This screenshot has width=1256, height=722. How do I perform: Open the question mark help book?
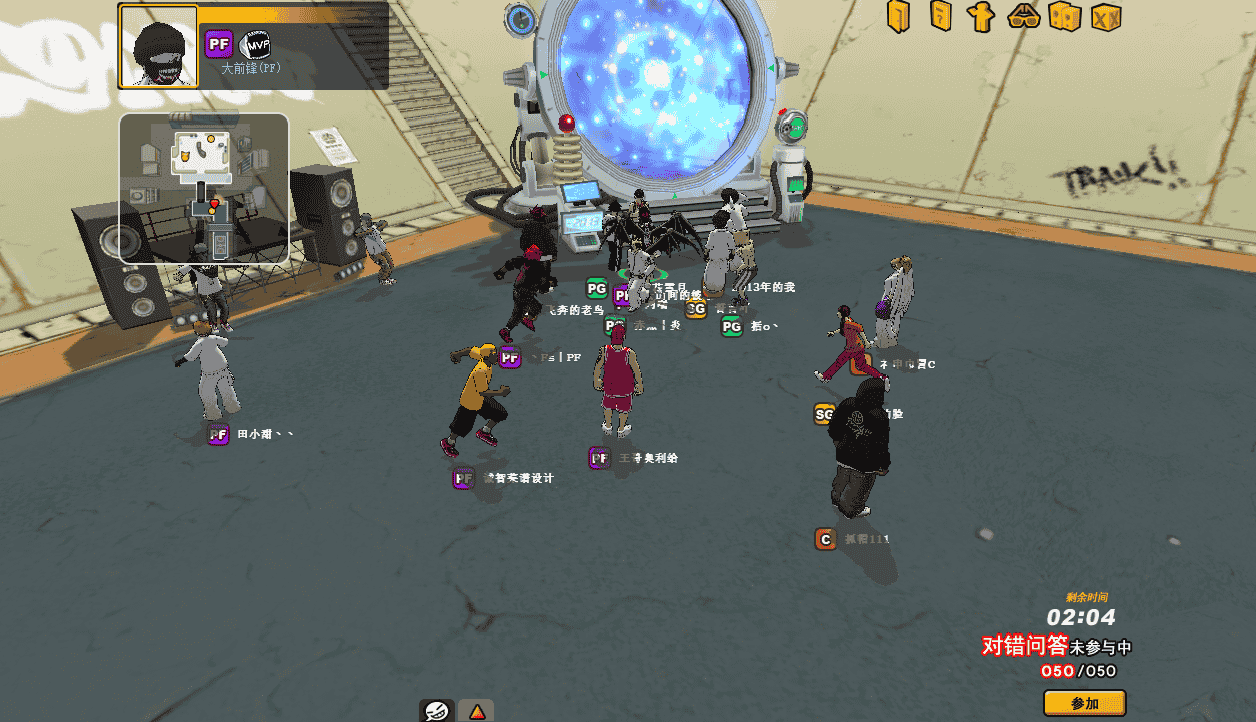940,16
